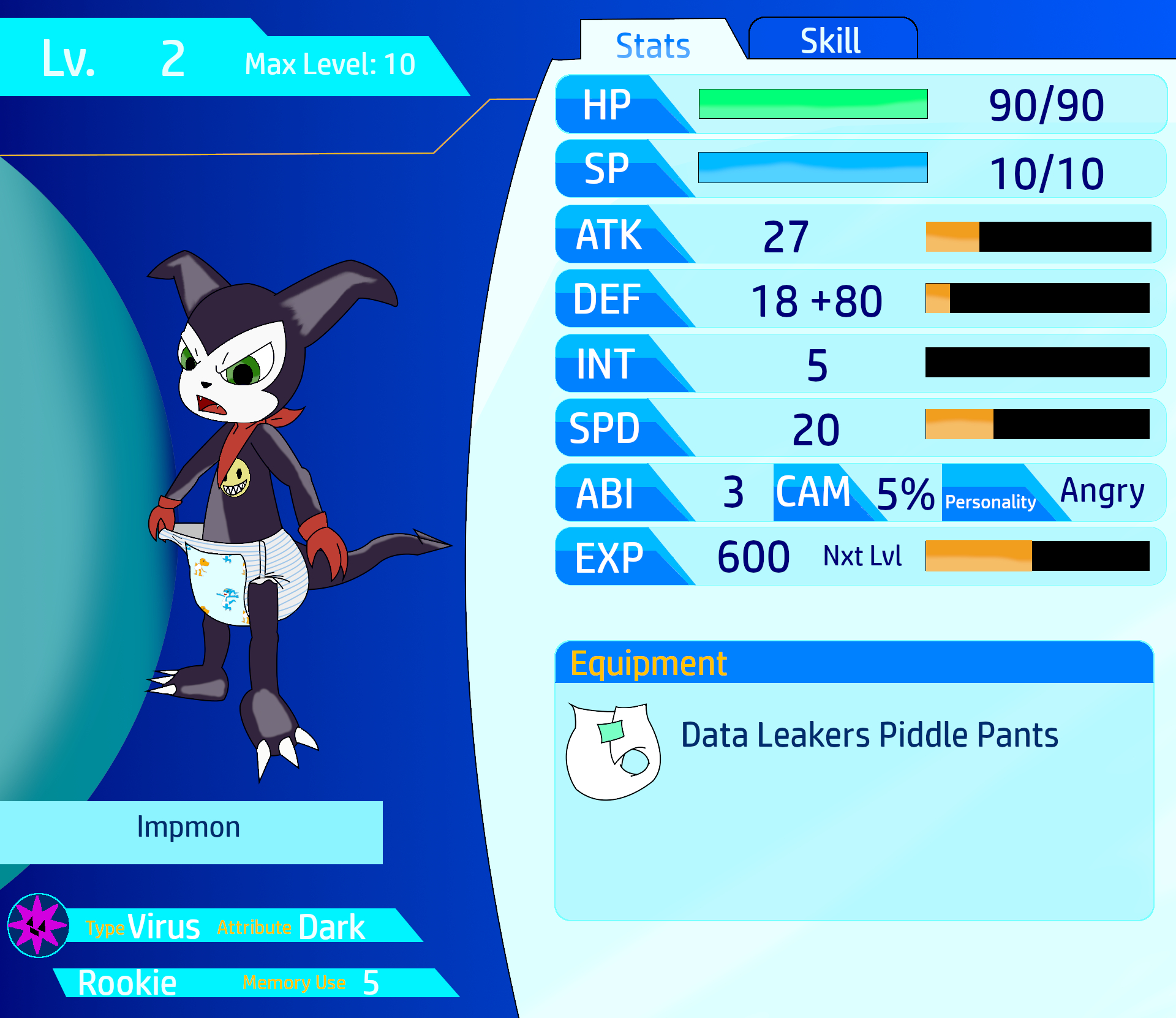Switch to the Skill tab
The image size is (1176, 1018).
click(831, 40)
